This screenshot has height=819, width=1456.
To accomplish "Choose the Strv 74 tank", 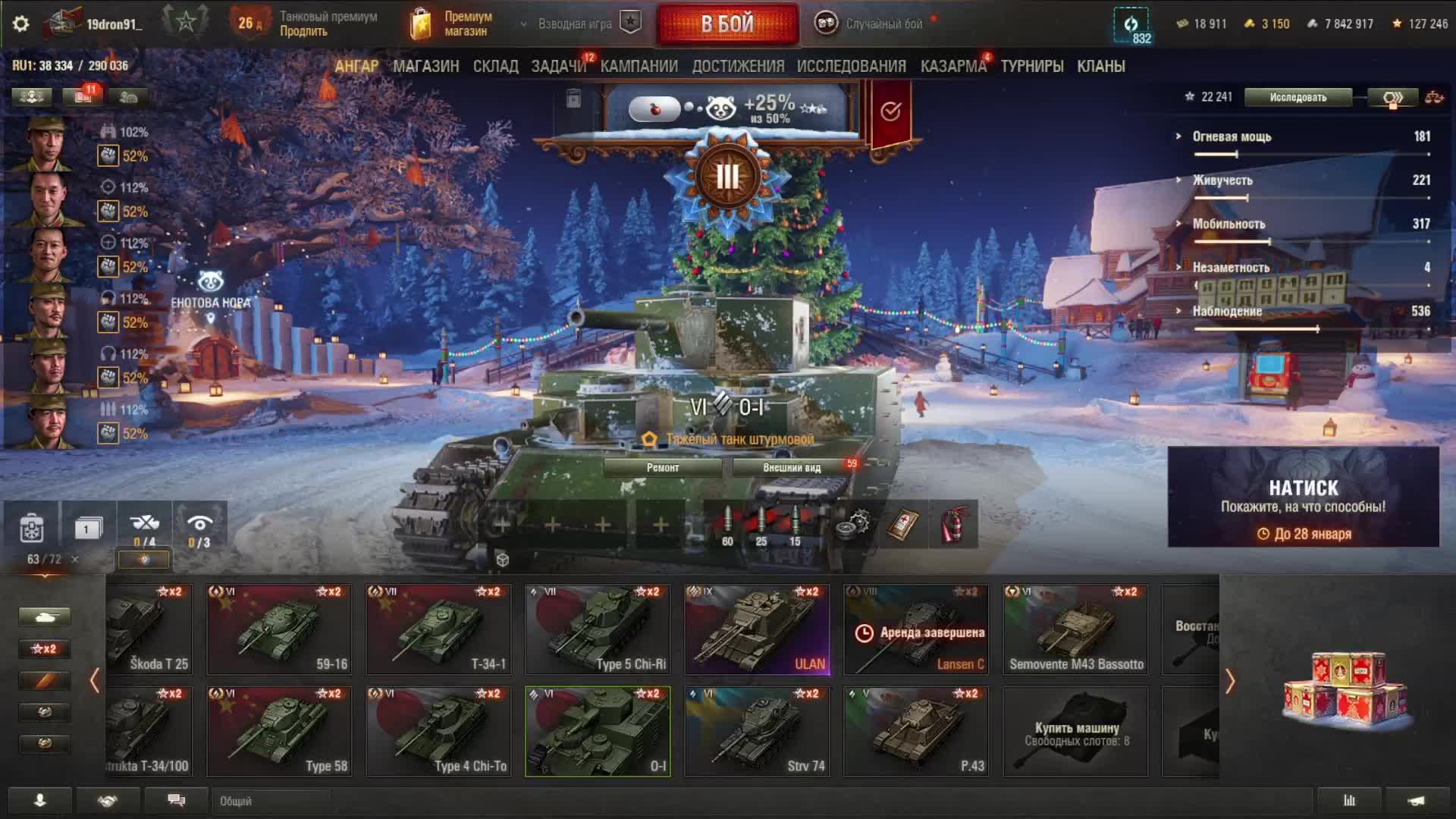I will click(x=757, y=732).
